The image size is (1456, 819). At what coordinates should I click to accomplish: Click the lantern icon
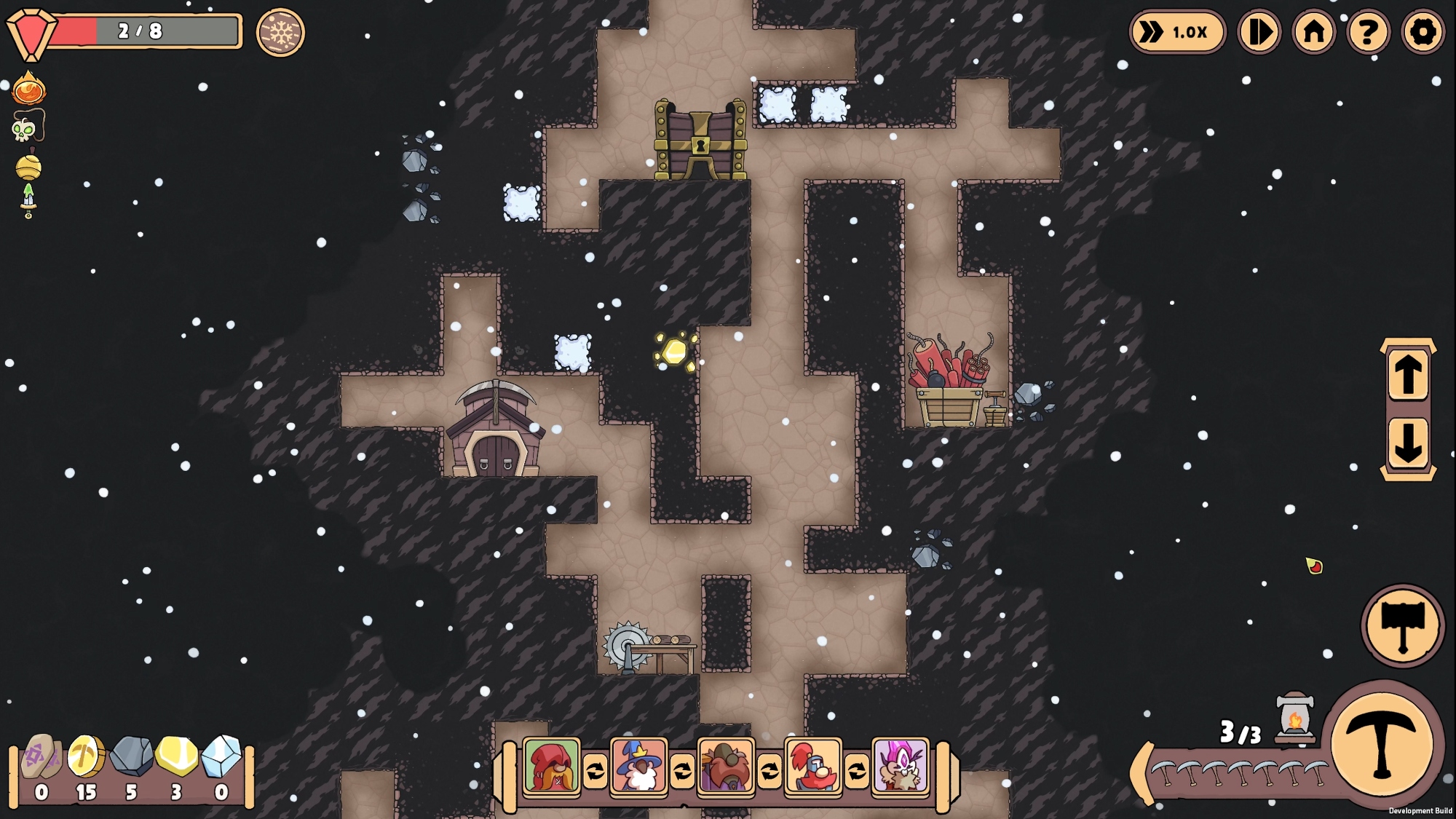click(1295, 719)
